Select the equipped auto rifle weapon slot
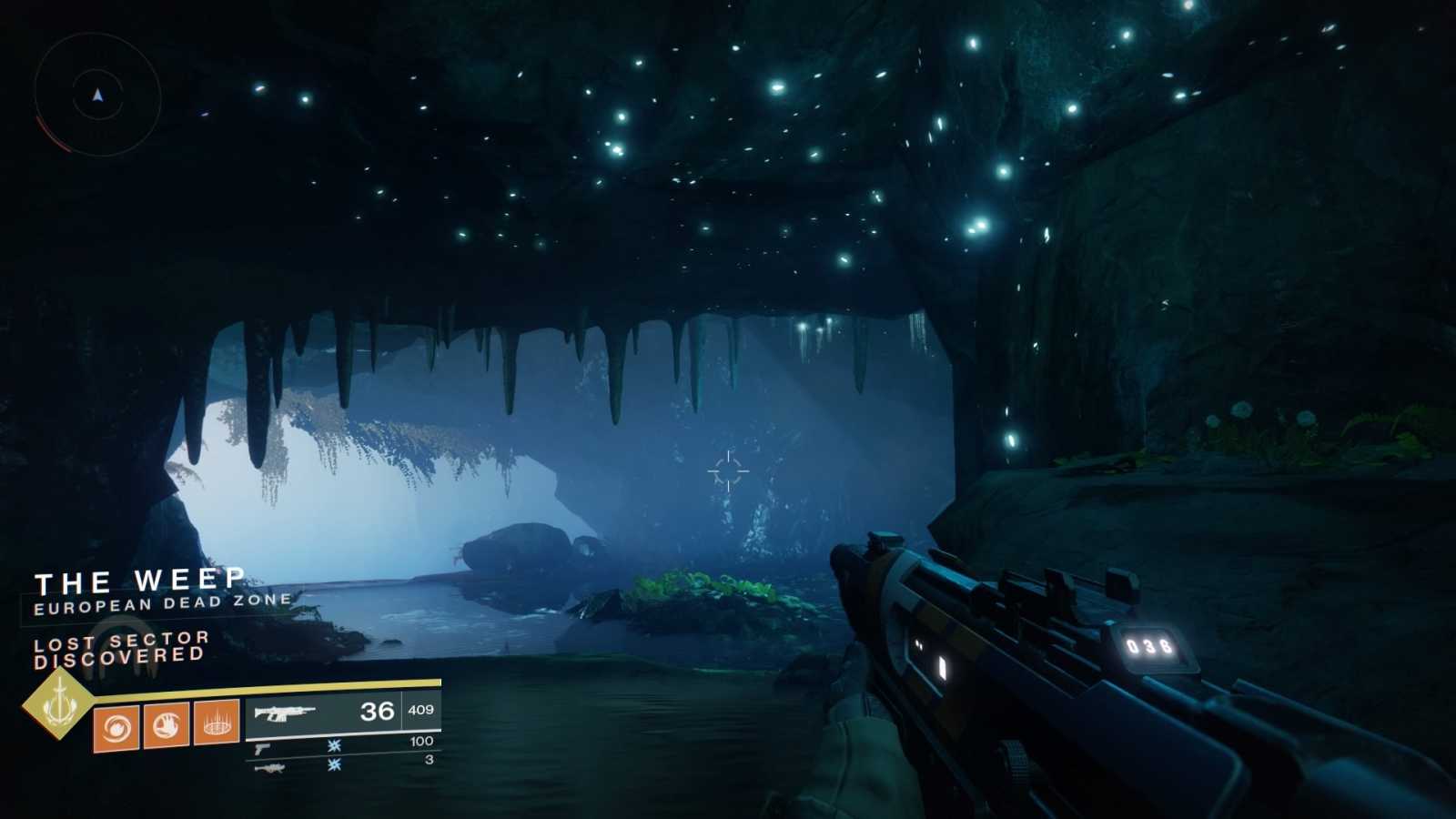 [x=342, y=712]
